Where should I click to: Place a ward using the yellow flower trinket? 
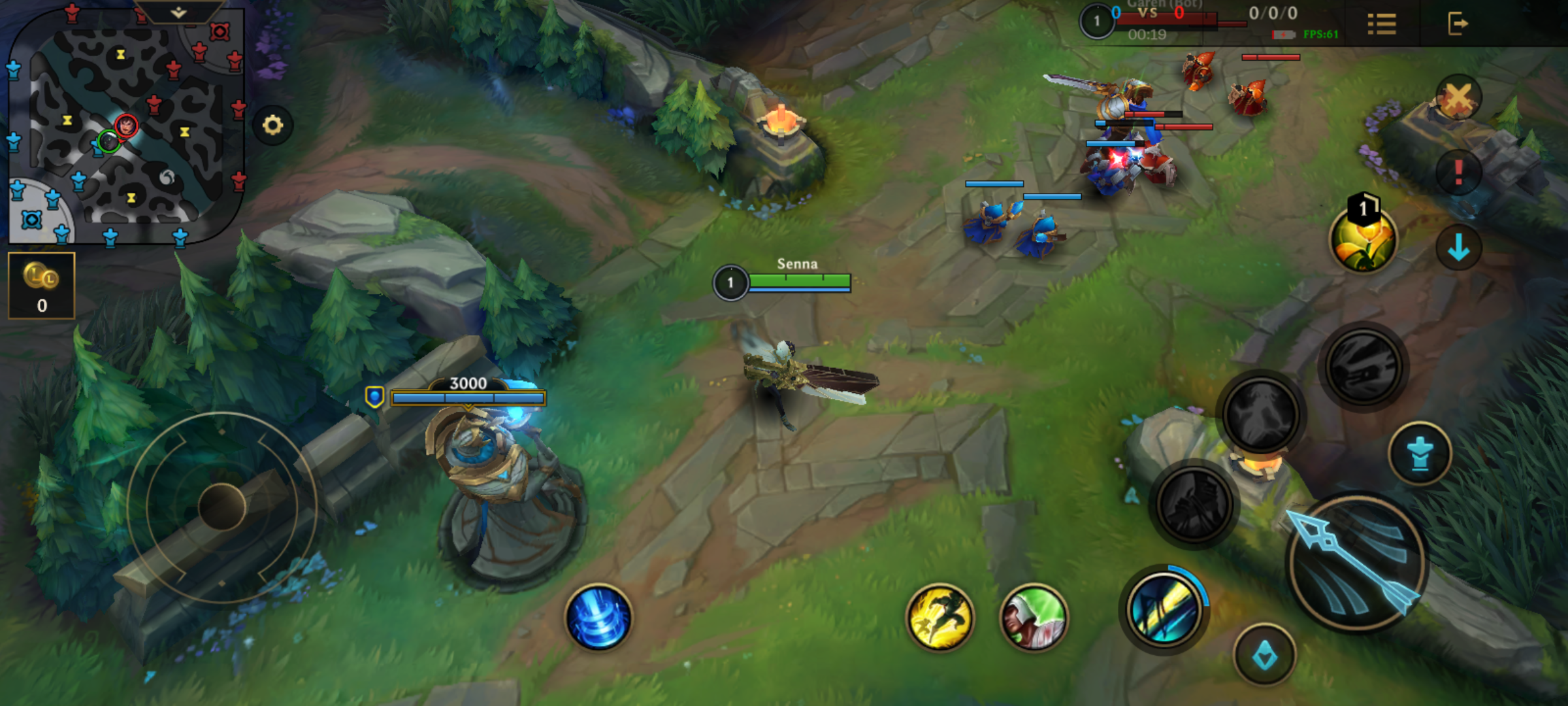point(1363,239)
